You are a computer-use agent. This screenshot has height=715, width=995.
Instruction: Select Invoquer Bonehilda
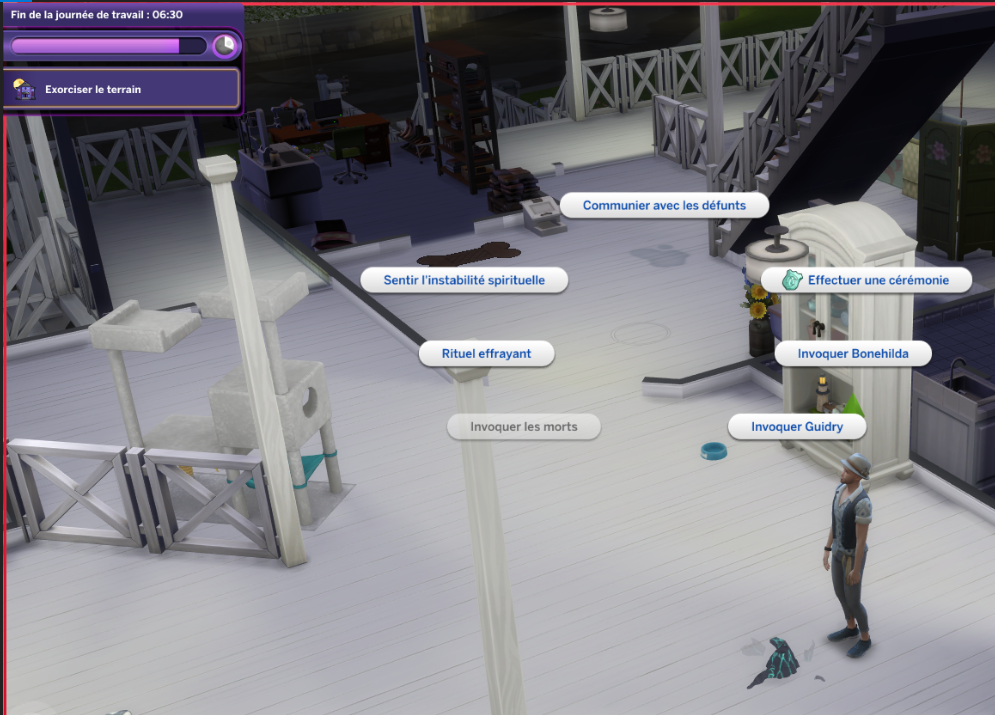click(x=851, y=353)
